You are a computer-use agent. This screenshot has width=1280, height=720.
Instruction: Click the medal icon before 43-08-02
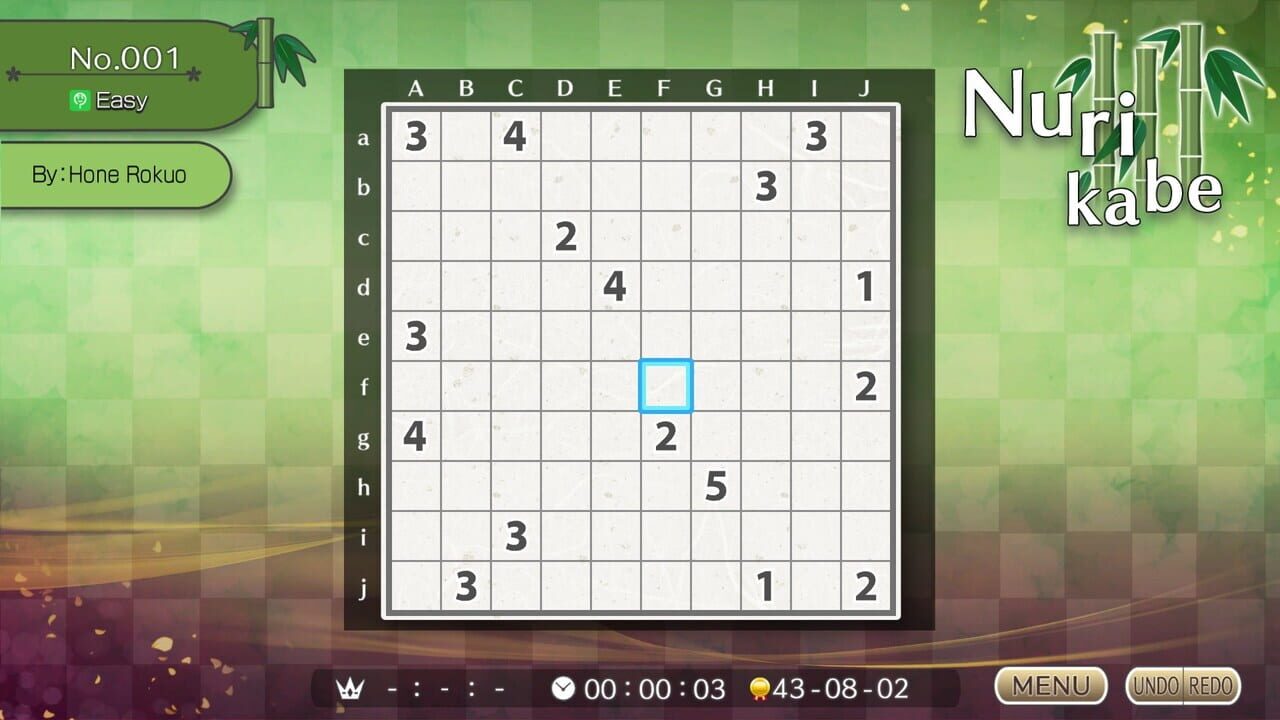coord(760,688)
